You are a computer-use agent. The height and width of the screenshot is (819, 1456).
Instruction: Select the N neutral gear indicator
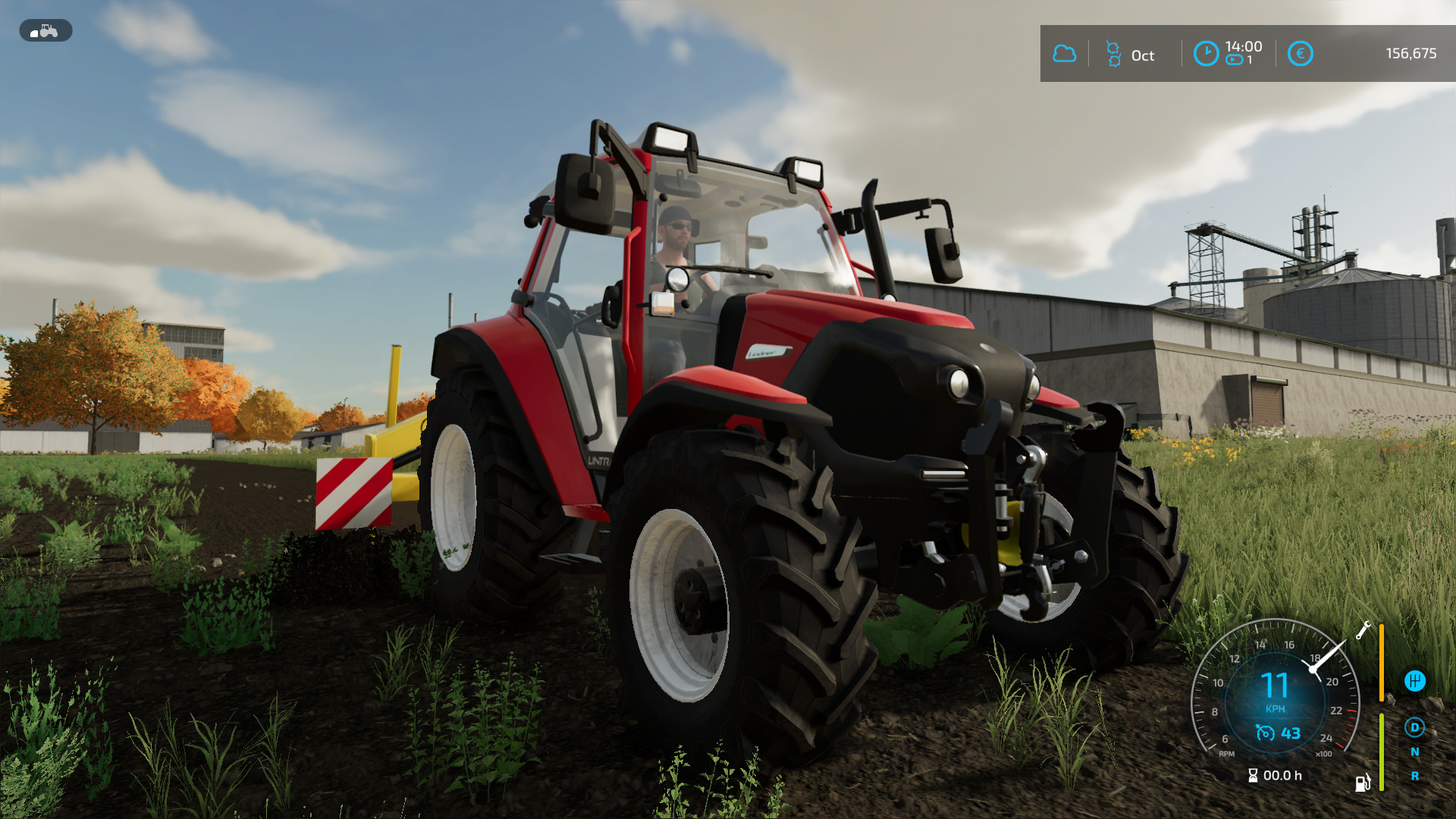1416,752
